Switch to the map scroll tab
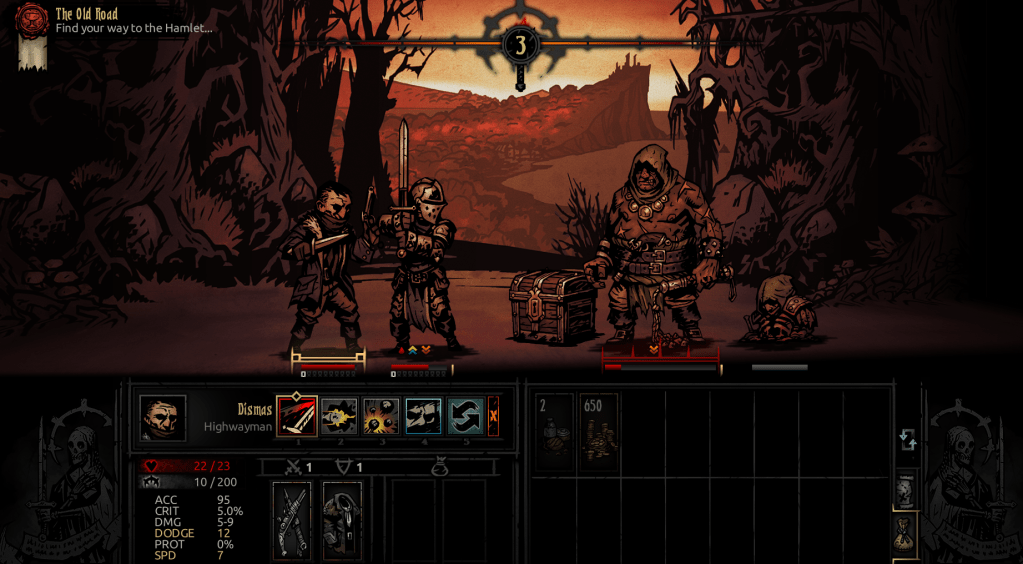 905,490
